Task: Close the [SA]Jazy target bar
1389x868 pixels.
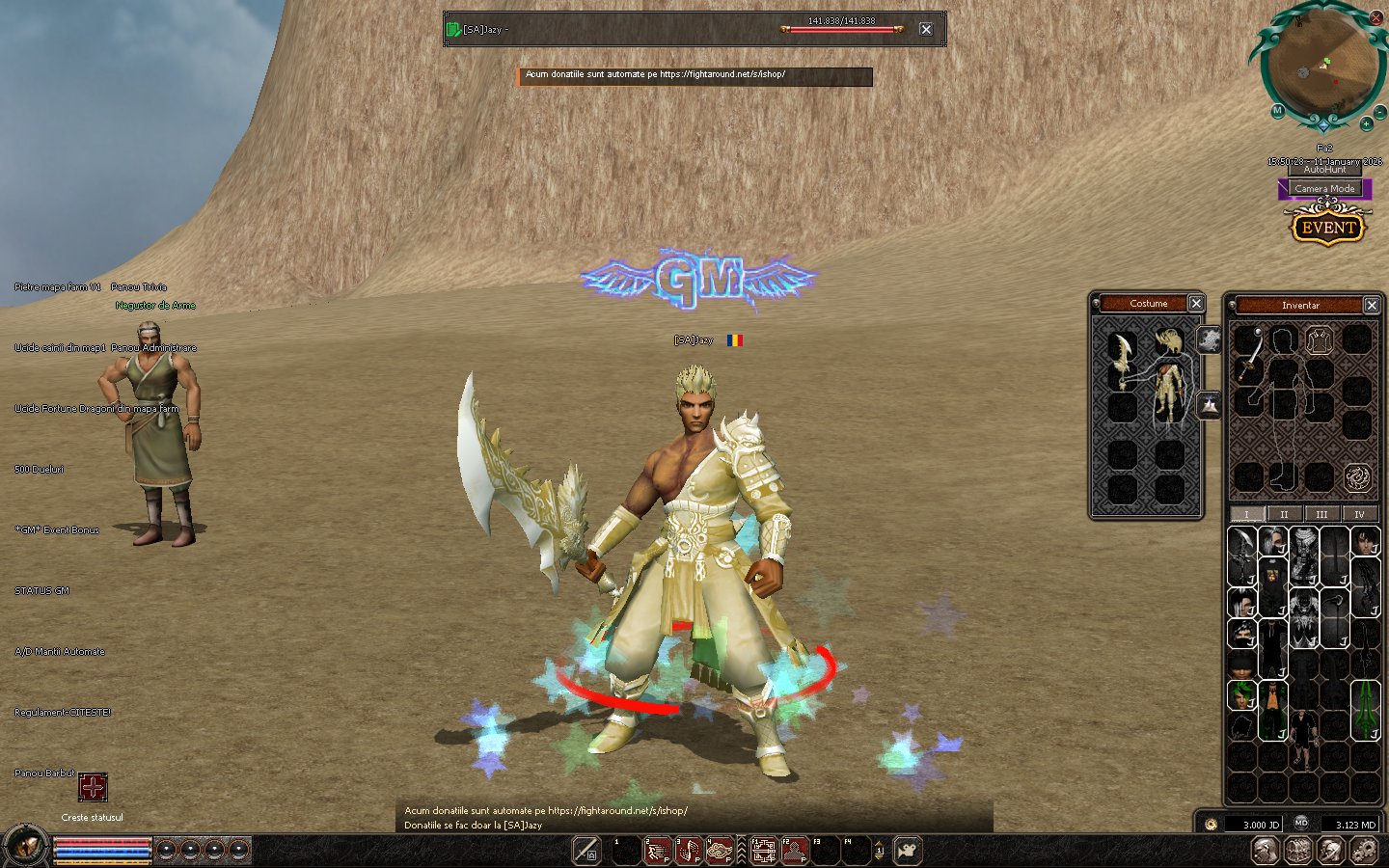Action: click(926, 29)
